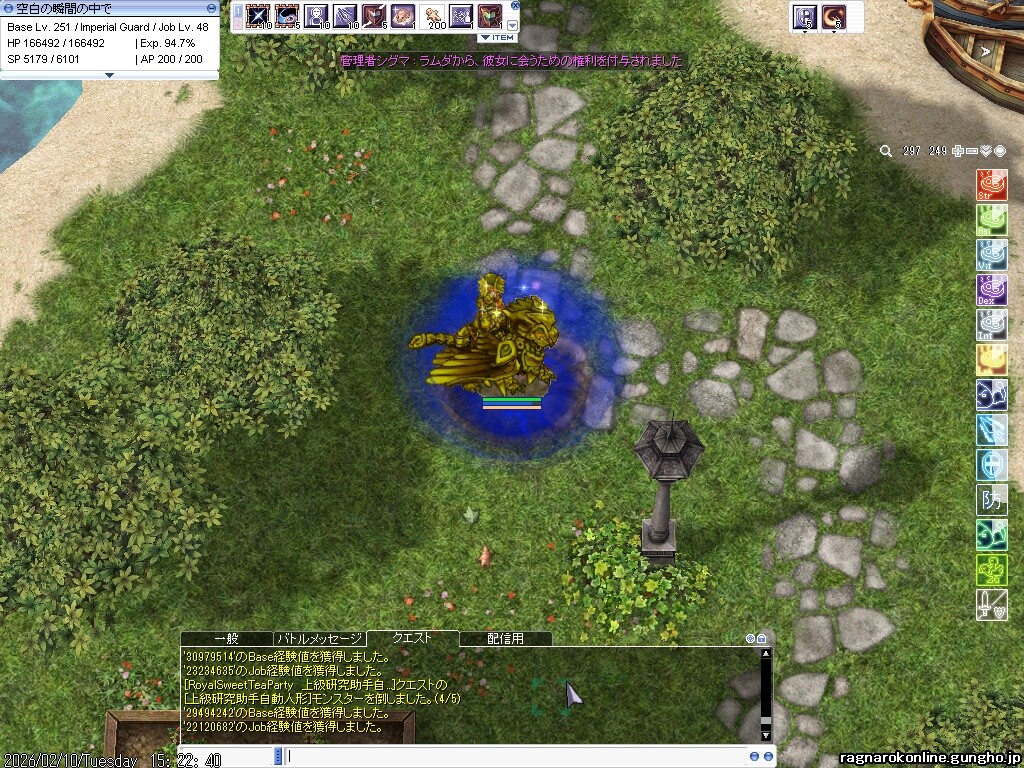The image size is (1024, 768).
Task: Zoom in the minimap with plus button
Action: click(x=958, y=151)
